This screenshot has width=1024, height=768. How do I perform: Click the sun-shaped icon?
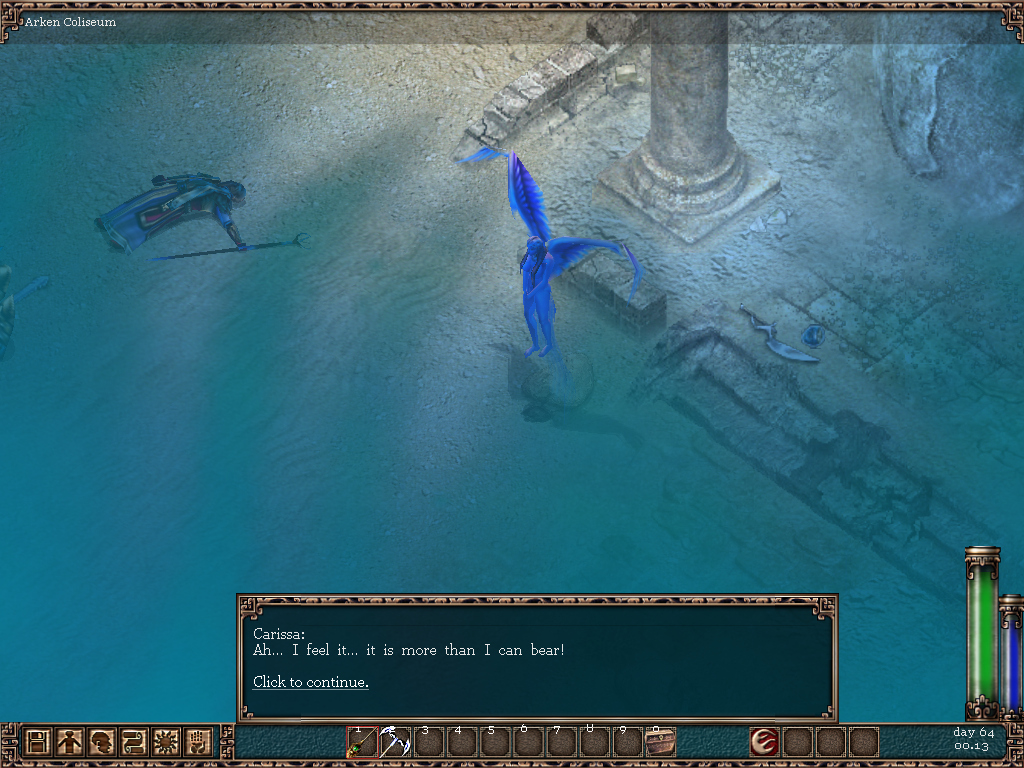click(165, 742)
